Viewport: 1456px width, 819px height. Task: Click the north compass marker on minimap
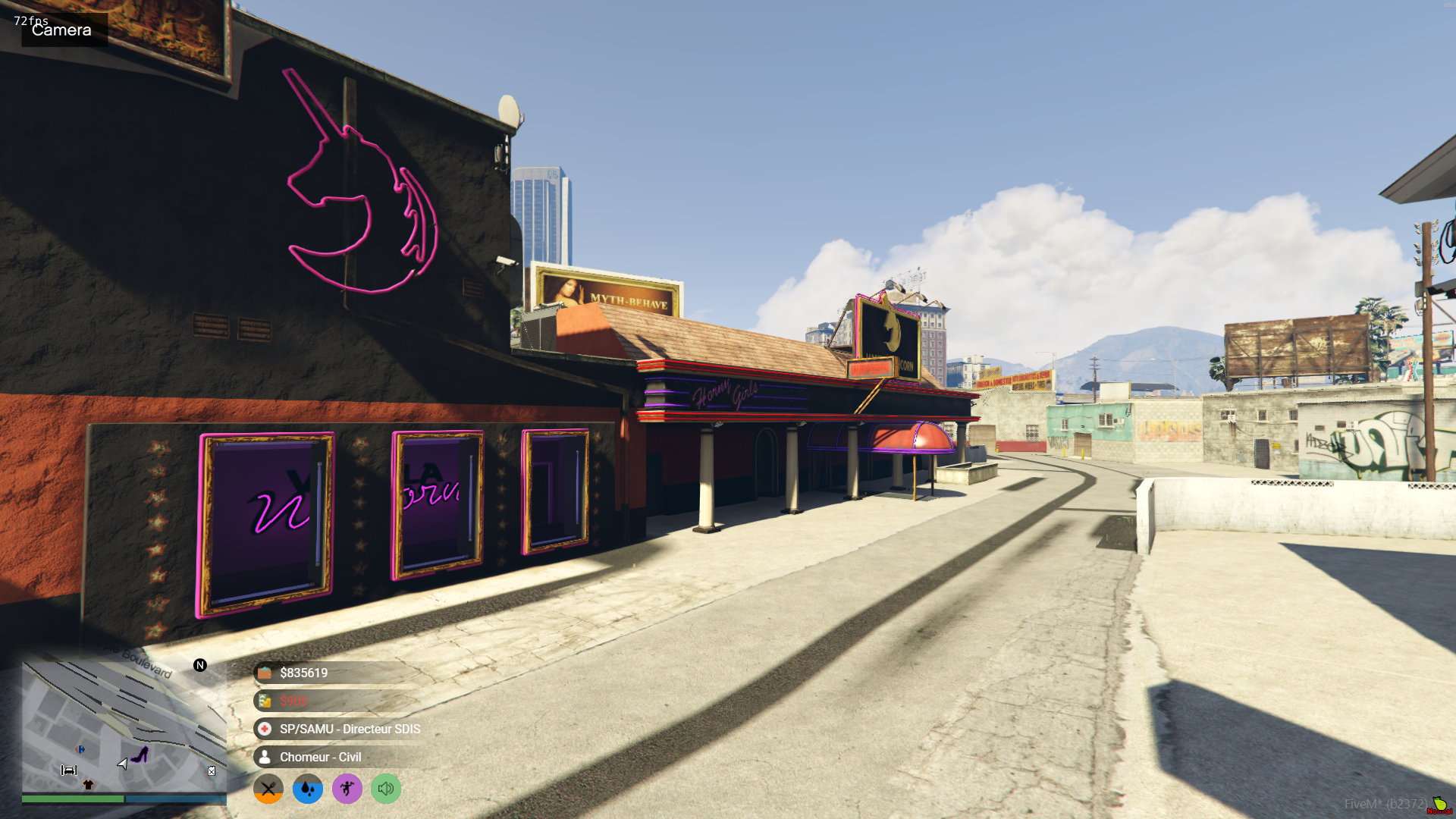pyautogui.click(x=200, y=665)
